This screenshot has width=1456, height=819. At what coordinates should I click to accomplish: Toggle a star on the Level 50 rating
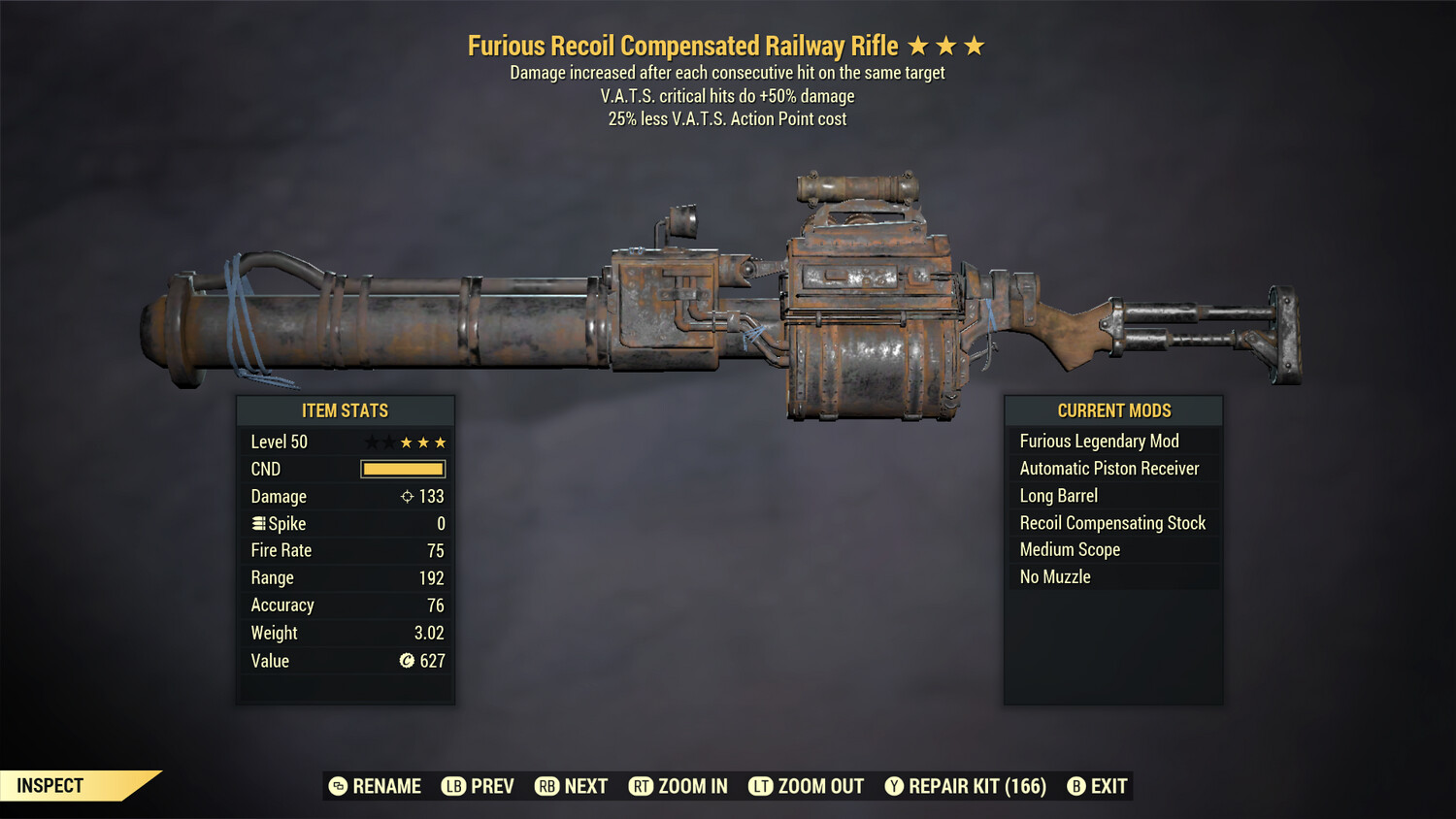408,442
